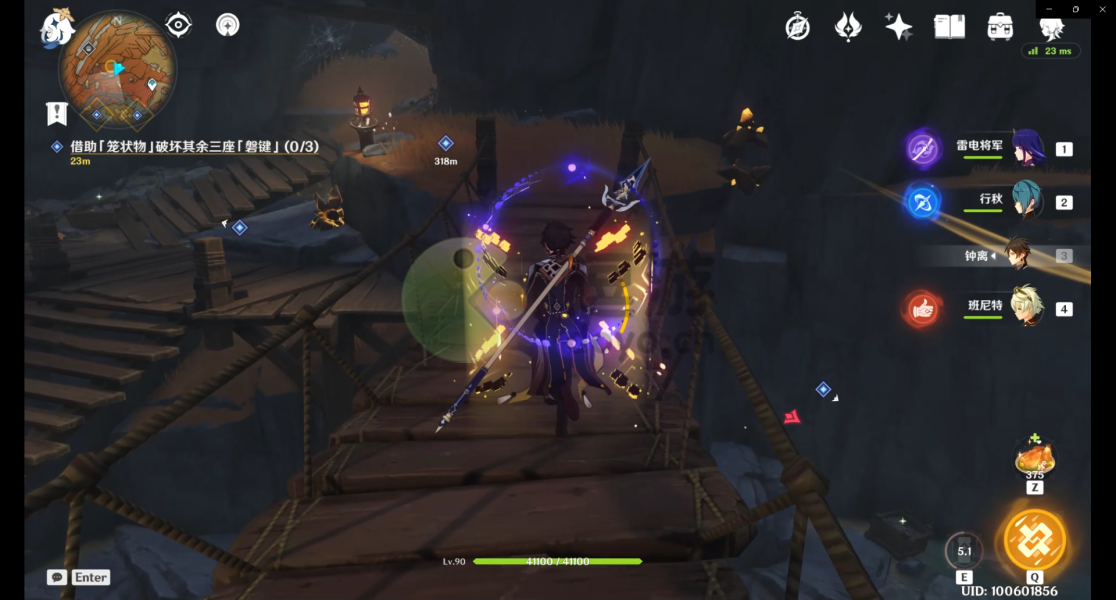This screenshot has height=600, width=1116.
Task: Switch to party member 班尼特
Action: (1026, 308)
